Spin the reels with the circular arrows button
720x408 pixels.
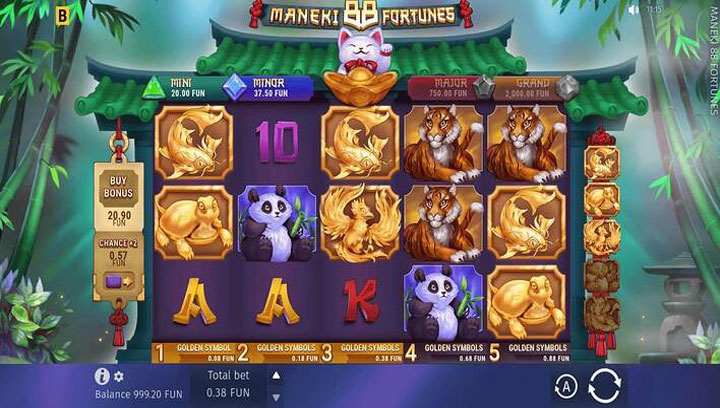(x=604, y=385)
